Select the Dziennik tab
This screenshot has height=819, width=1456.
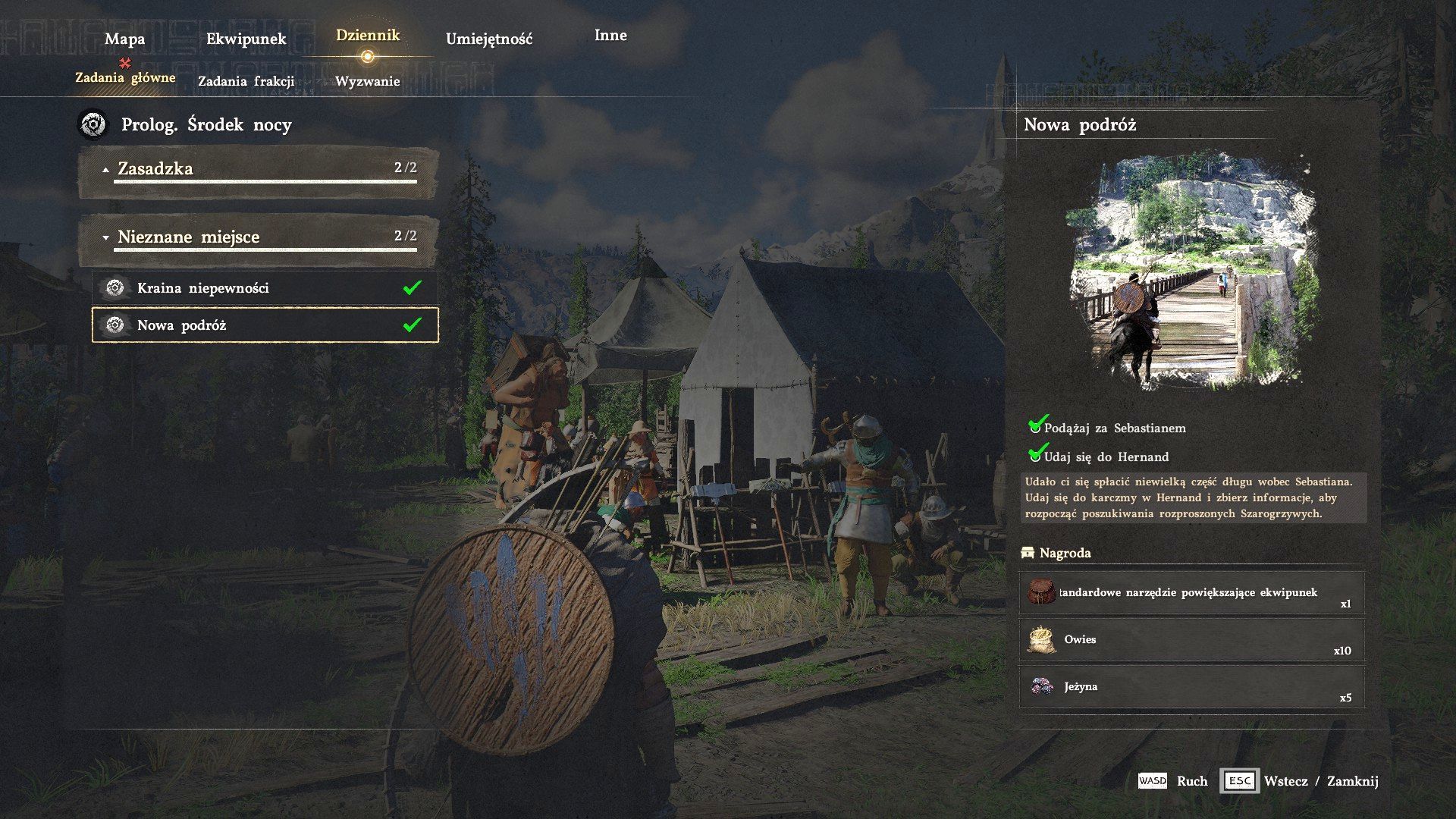[368, 36]
